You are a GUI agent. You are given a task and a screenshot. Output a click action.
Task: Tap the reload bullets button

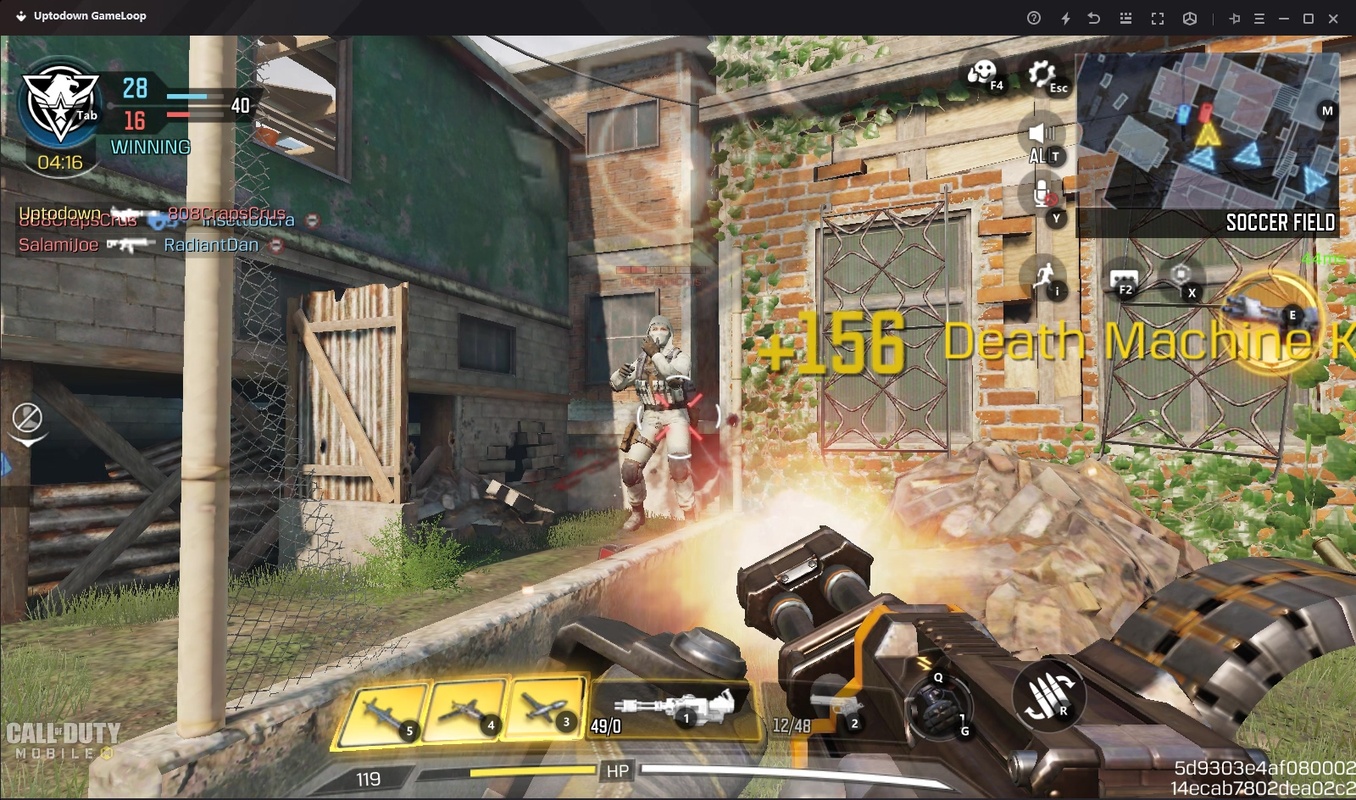(x=1049, y=695)
